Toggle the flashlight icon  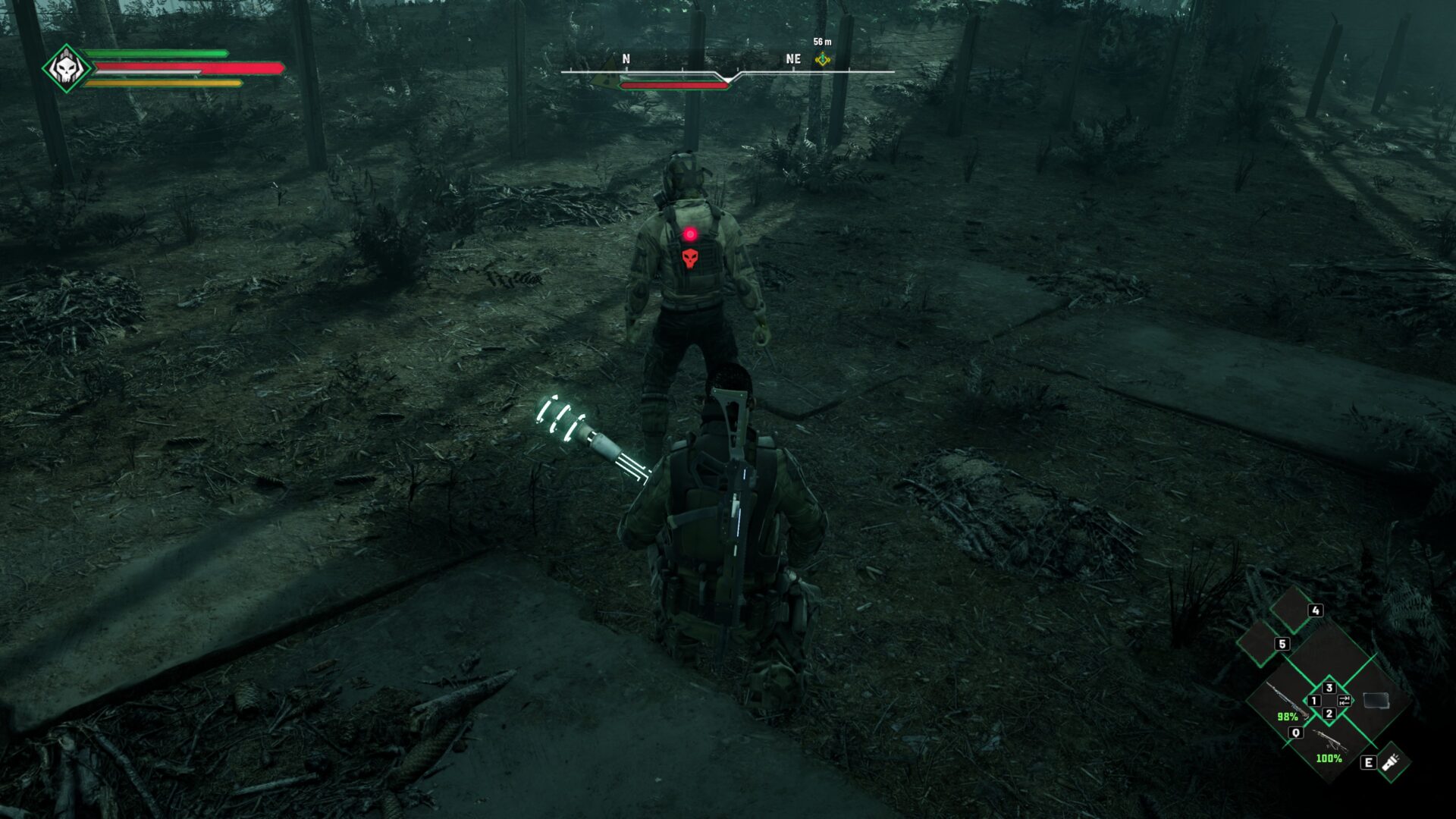(1391, 761)
